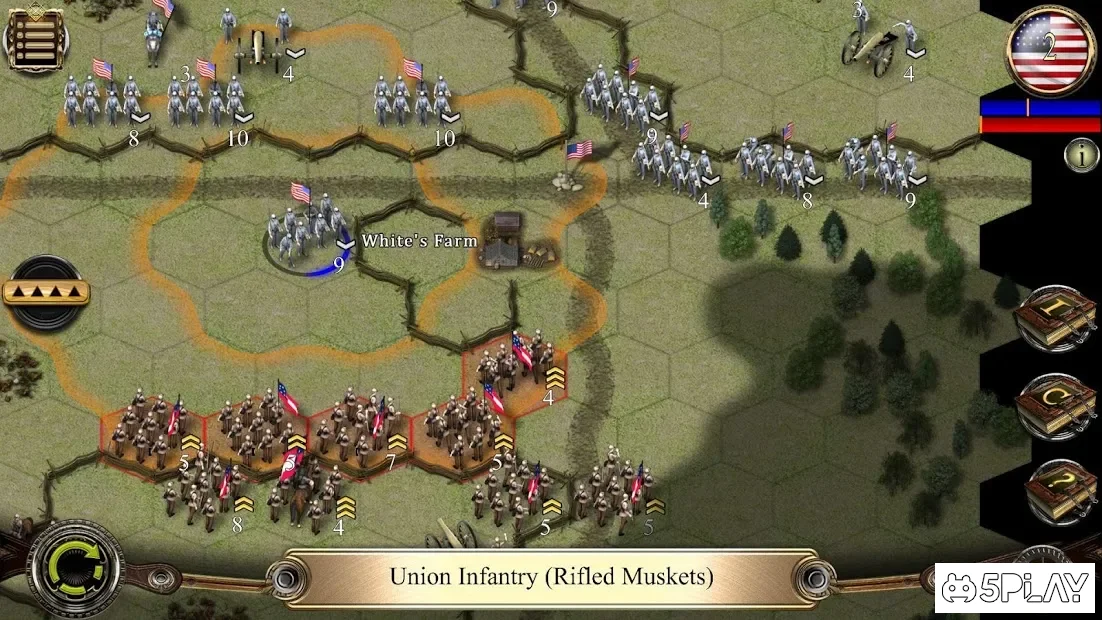This screenshot has height=620, width=1102.
Task: Tap the 5Play watermark logo
Action: pyautogui.click(x=1015, y=588)
